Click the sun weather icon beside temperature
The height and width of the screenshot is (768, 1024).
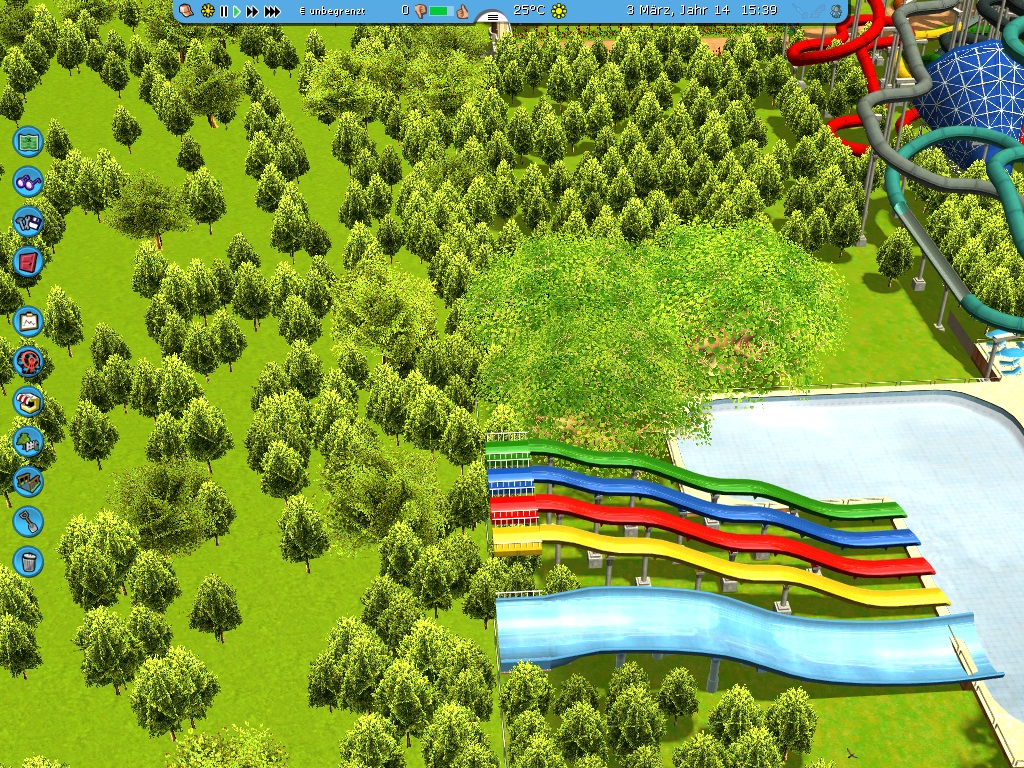[559, 11]
